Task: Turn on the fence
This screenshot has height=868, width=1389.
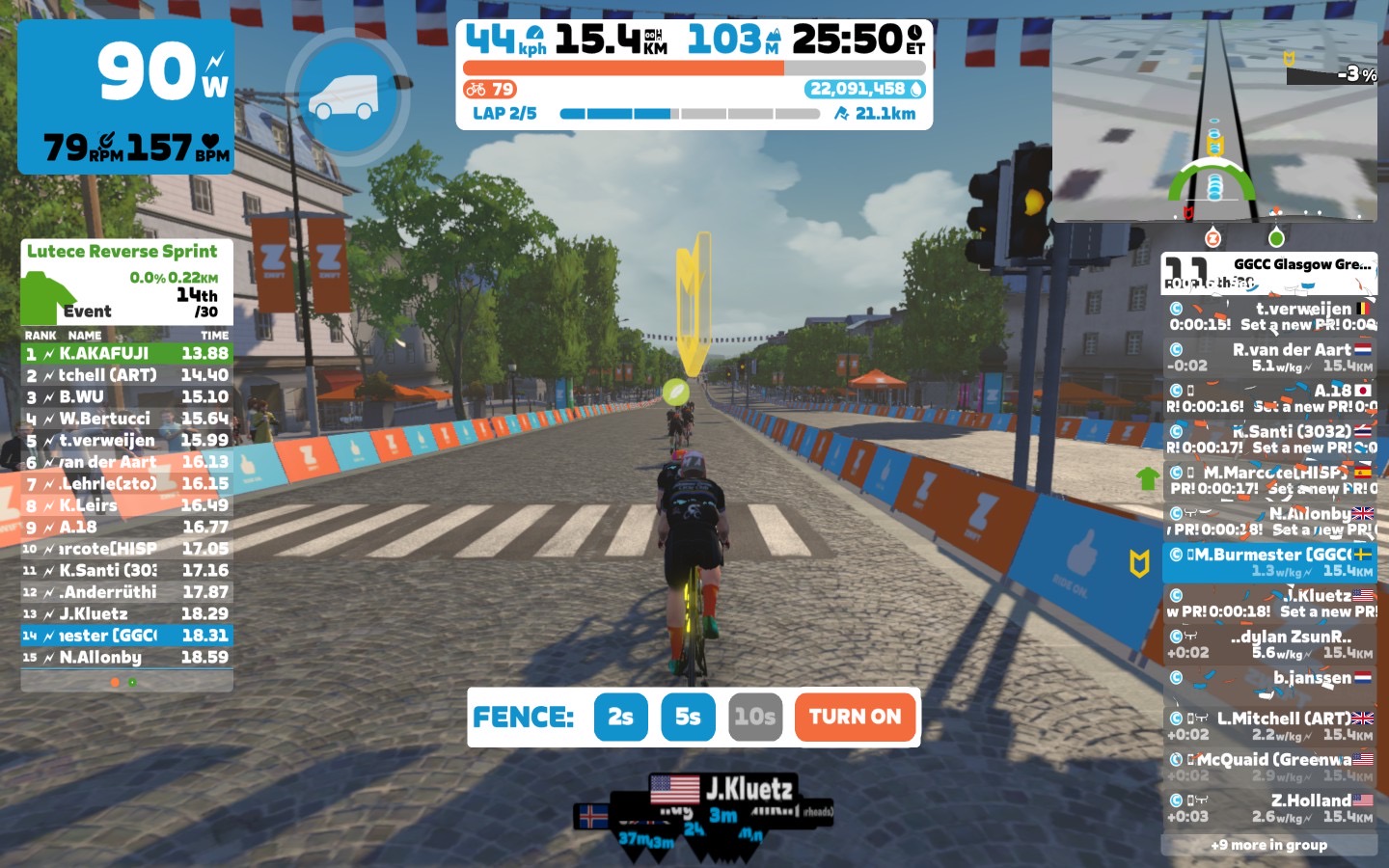Action: coord(855,717)
